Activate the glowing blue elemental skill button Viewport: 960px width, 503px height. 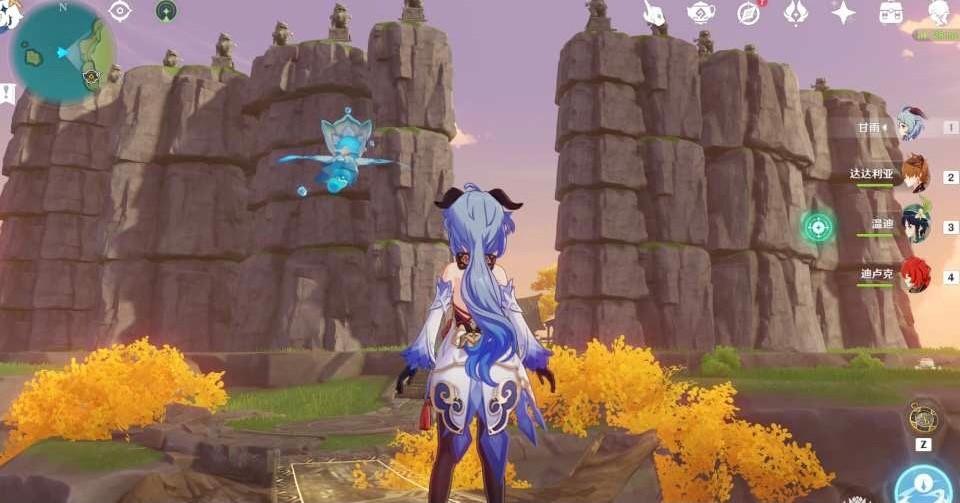point(922,485)
